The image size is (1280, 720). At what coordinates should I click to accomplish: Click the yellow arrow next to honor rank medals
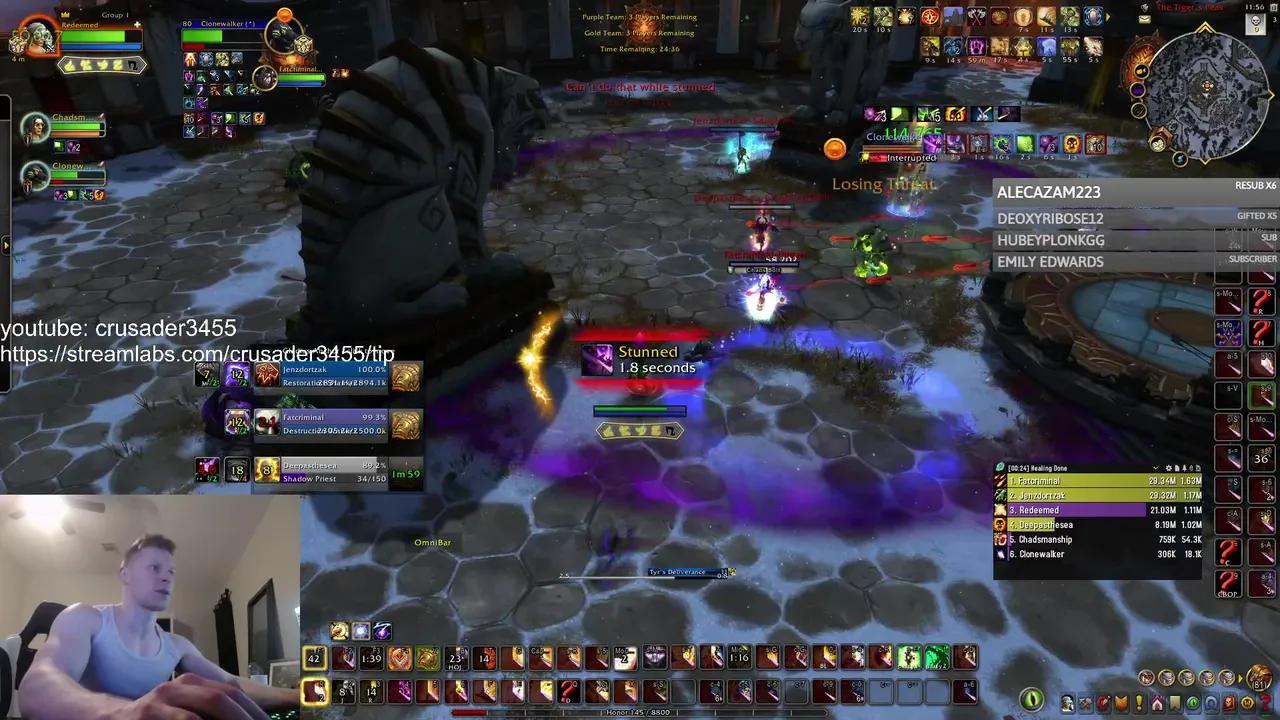point(1240,678)
